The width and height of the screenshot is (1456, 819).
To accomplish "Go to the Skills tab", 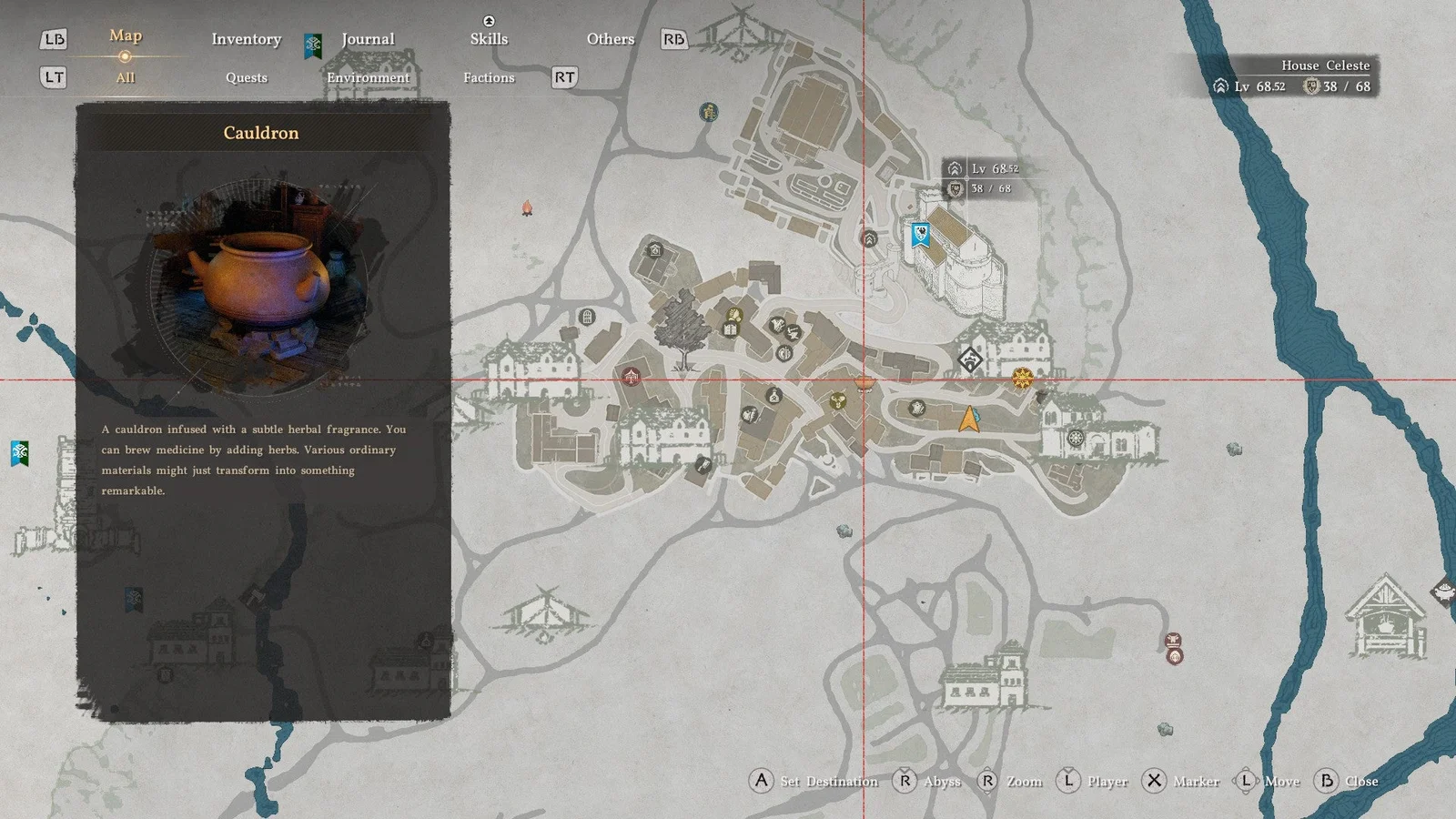I will [x=489, y=39].
